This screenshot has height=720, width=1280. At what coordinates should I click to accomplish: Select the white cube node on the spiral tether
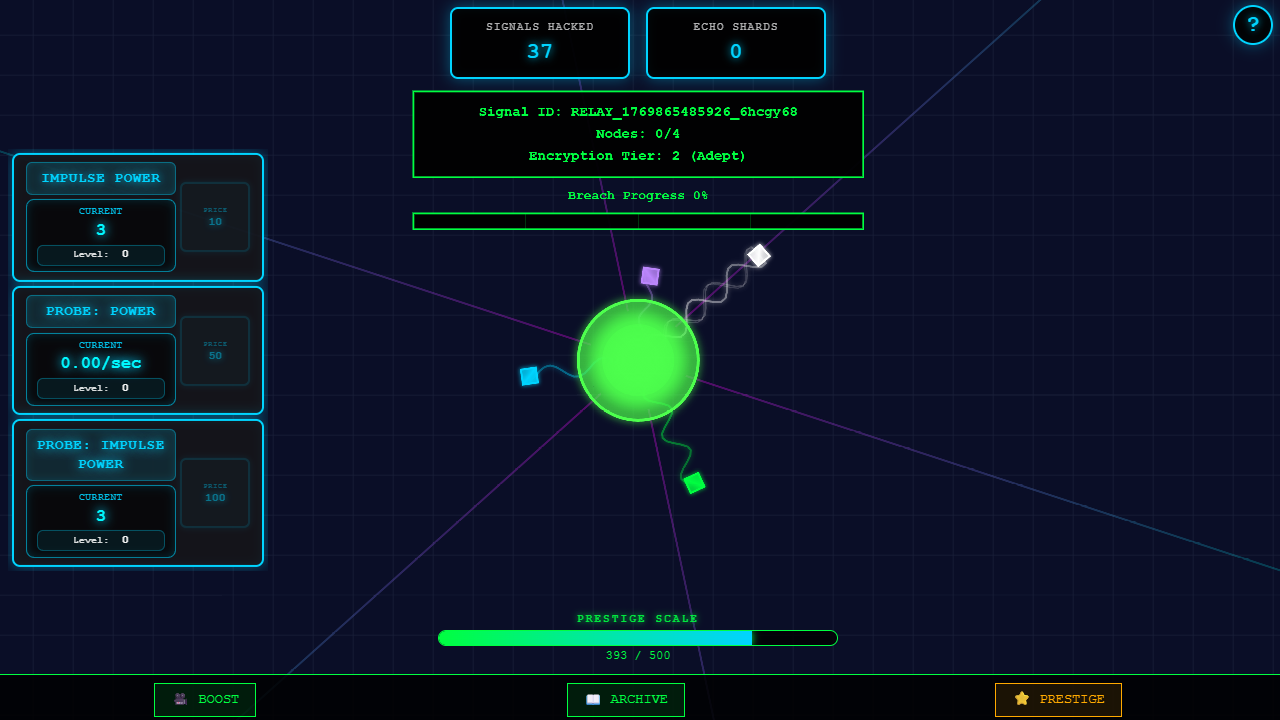758,256
